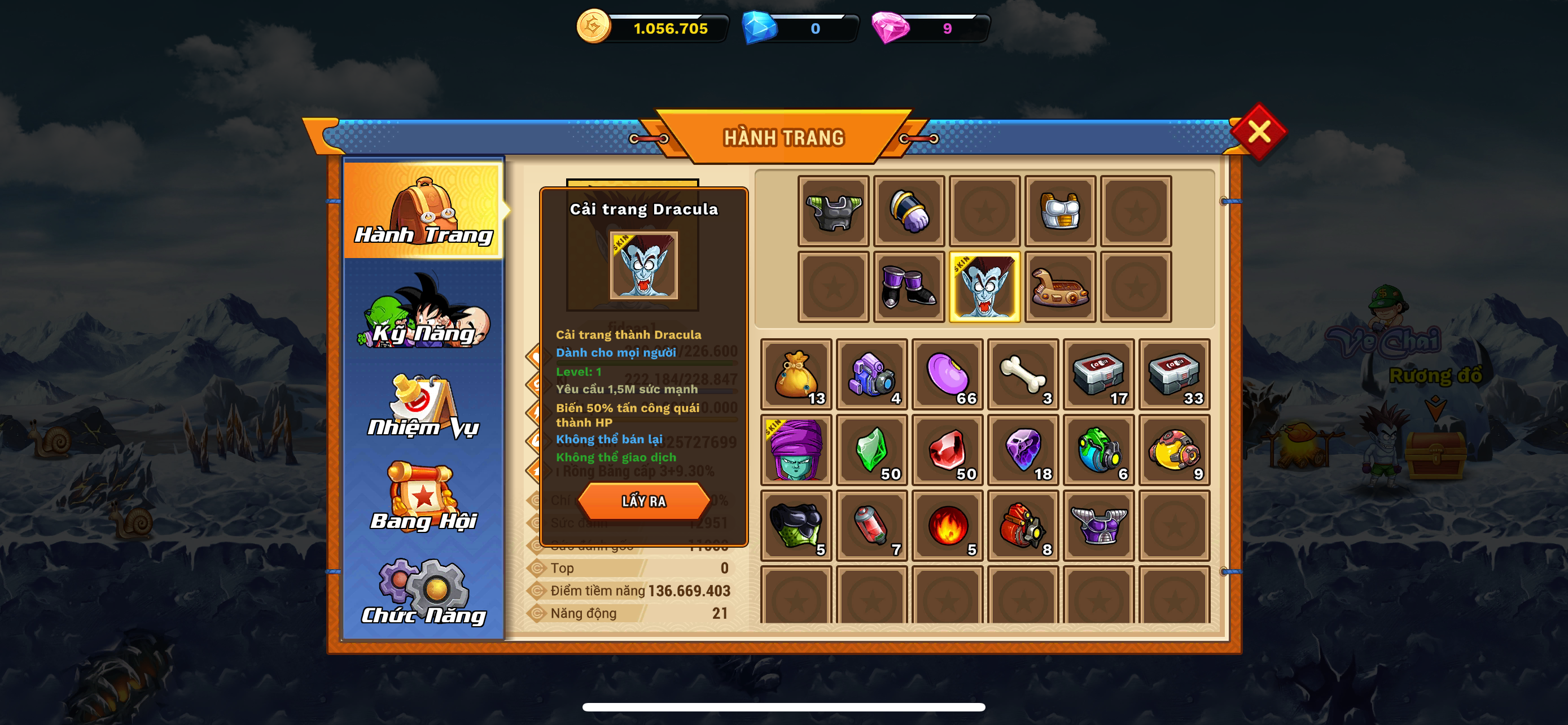The height and width of the screenshot is (725, 1568).
Task: Select the purple chest armor item
Action: click(x=1098, y=525)
